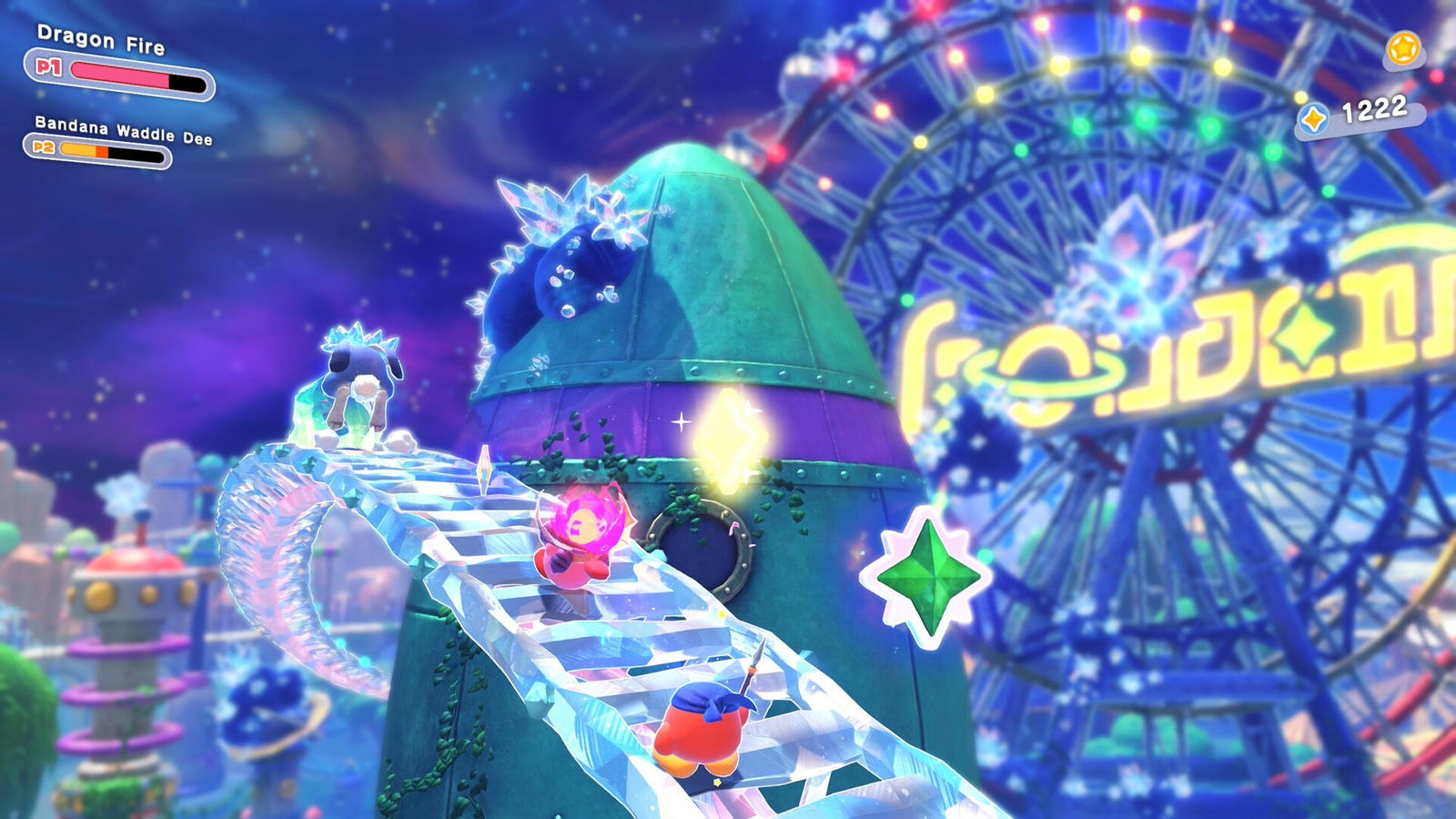Select the P2 player badge

point(43,147)
